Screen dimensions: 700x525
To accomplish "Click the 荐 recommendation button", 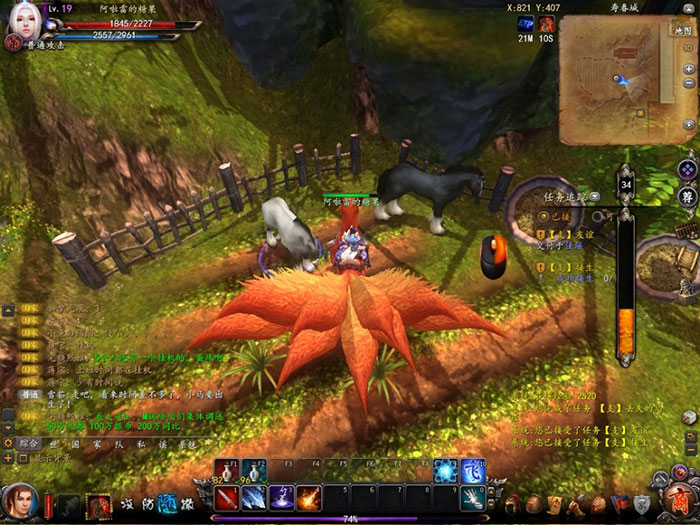I will pyautogui.click(x=686, y=196).
